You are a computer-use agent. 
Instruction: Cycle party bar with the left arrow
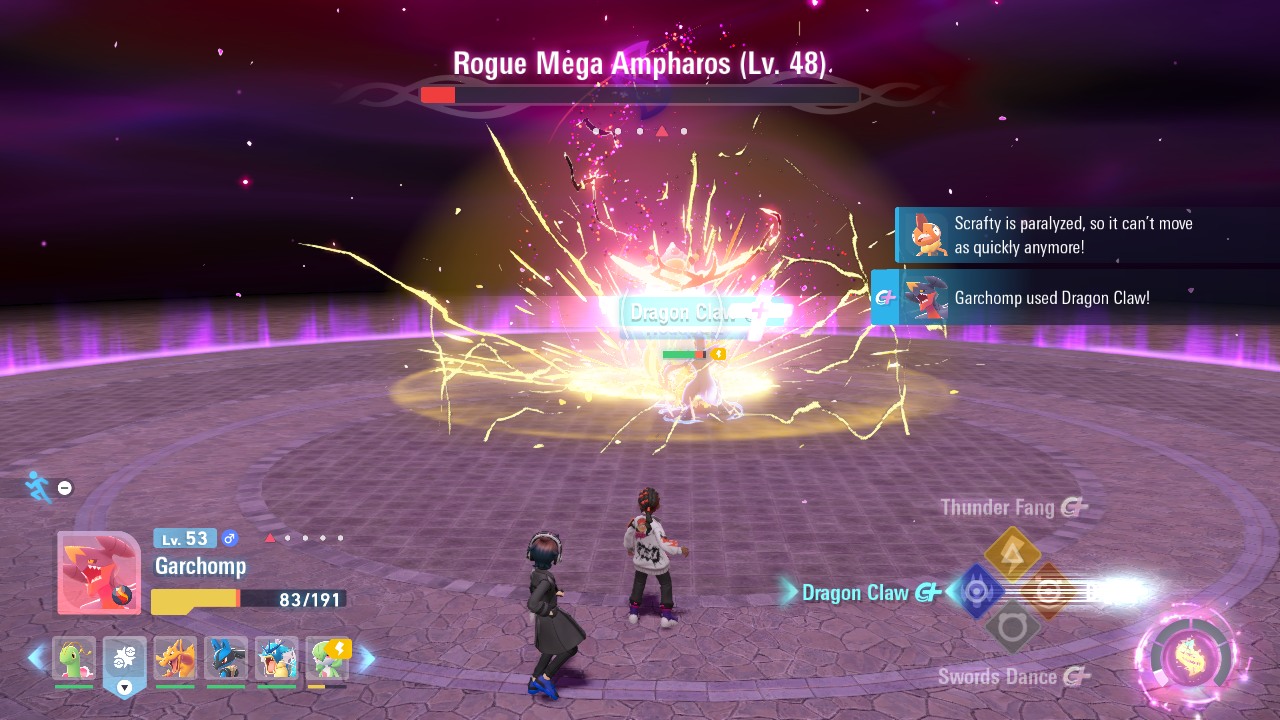tap(36, 658)
